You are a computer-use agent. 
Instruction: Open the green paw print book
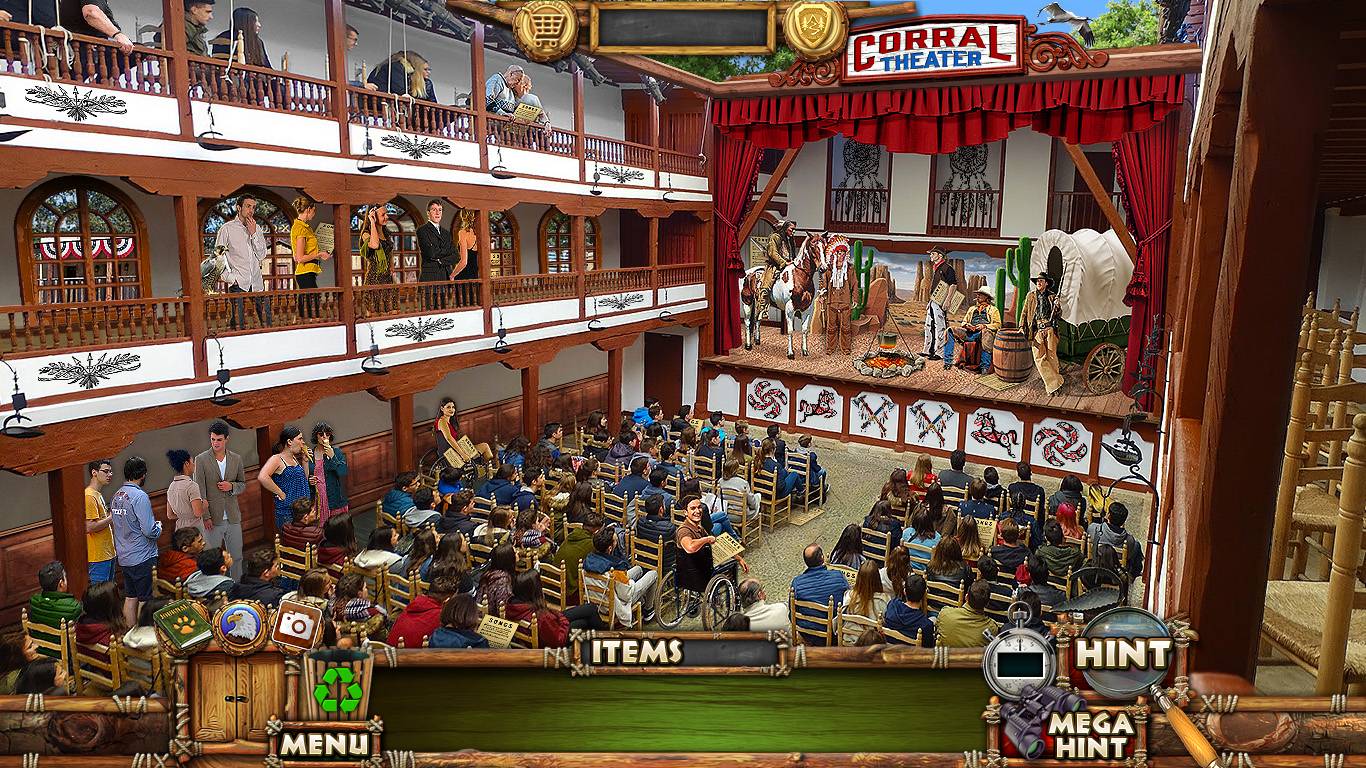tap(183, 626)
